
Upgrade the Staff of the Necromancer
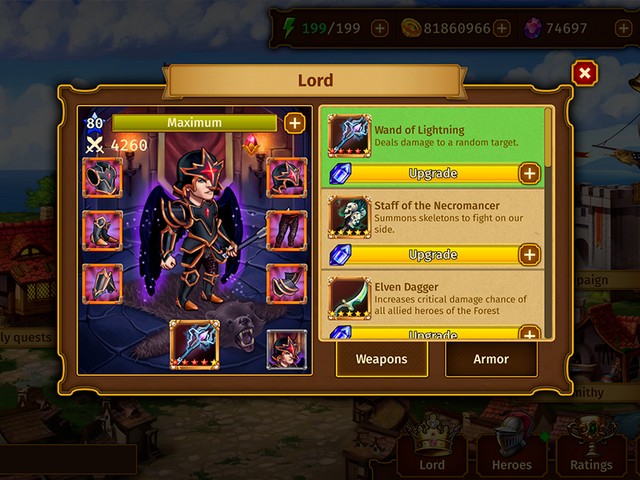(433, 254)
